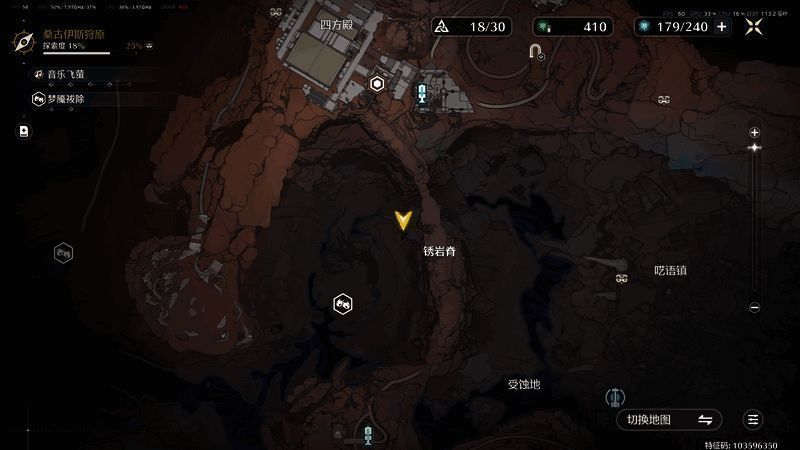800x450 pixels.
Task: Open the map filter list button
Action: click(x=754, y=419)
